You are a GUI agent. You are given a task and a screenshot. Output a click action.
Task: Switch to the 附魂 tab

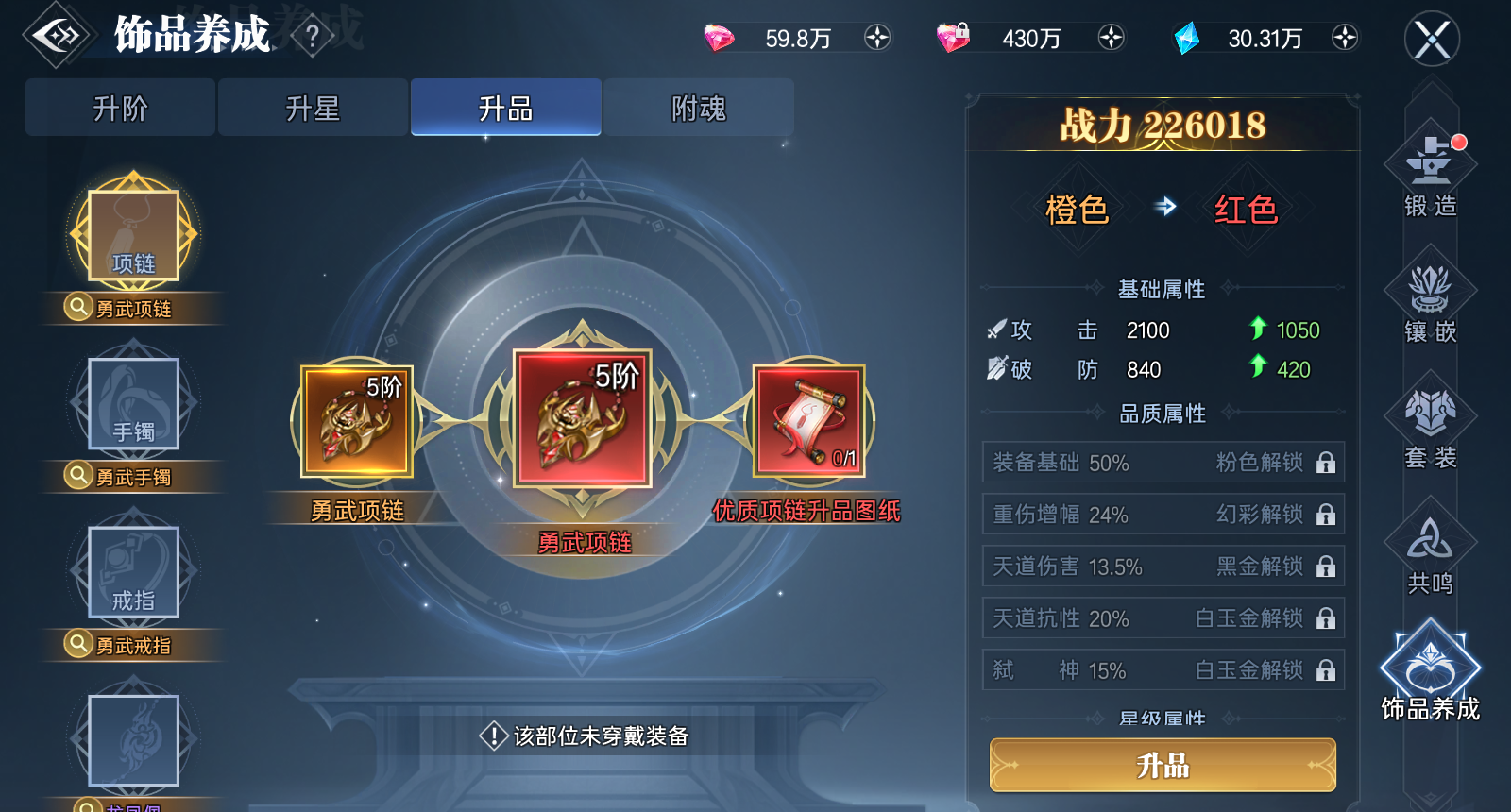(699, 107)
